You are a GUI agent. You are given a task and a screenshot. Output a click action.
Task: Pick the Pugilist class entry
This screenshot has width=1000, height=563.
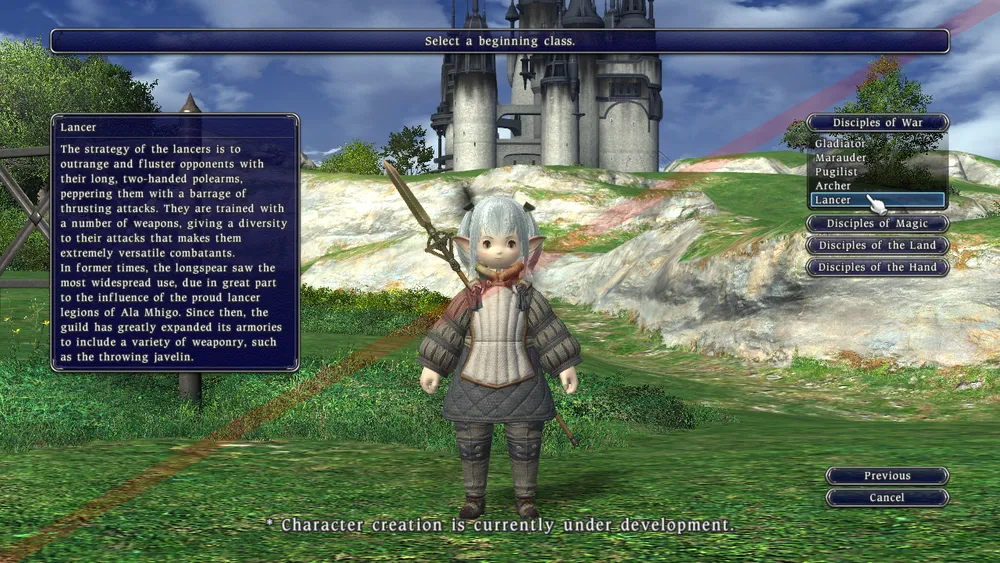pos(837,172)
